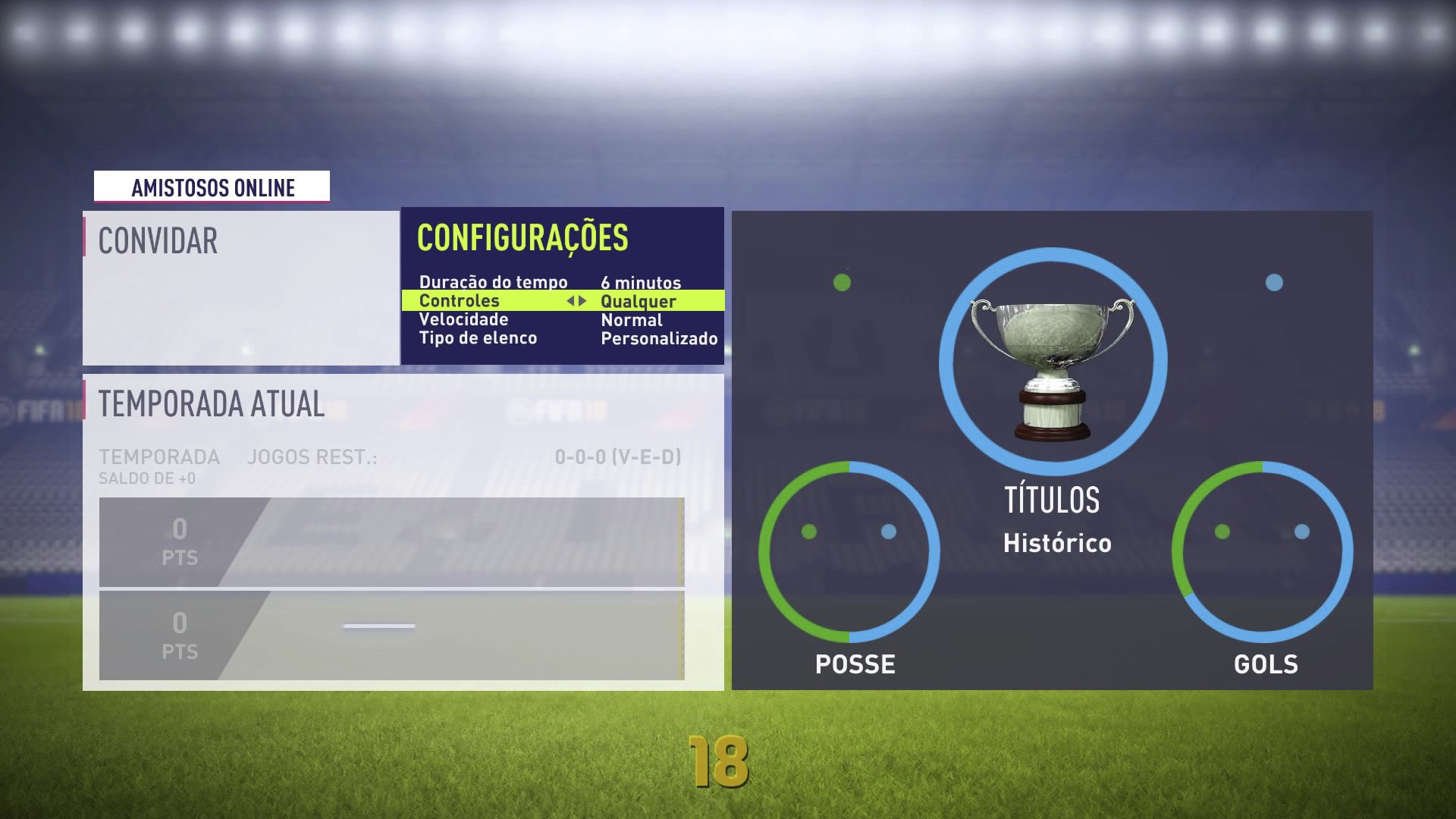Click the Gols statistics ring

tap(1263, 554)
